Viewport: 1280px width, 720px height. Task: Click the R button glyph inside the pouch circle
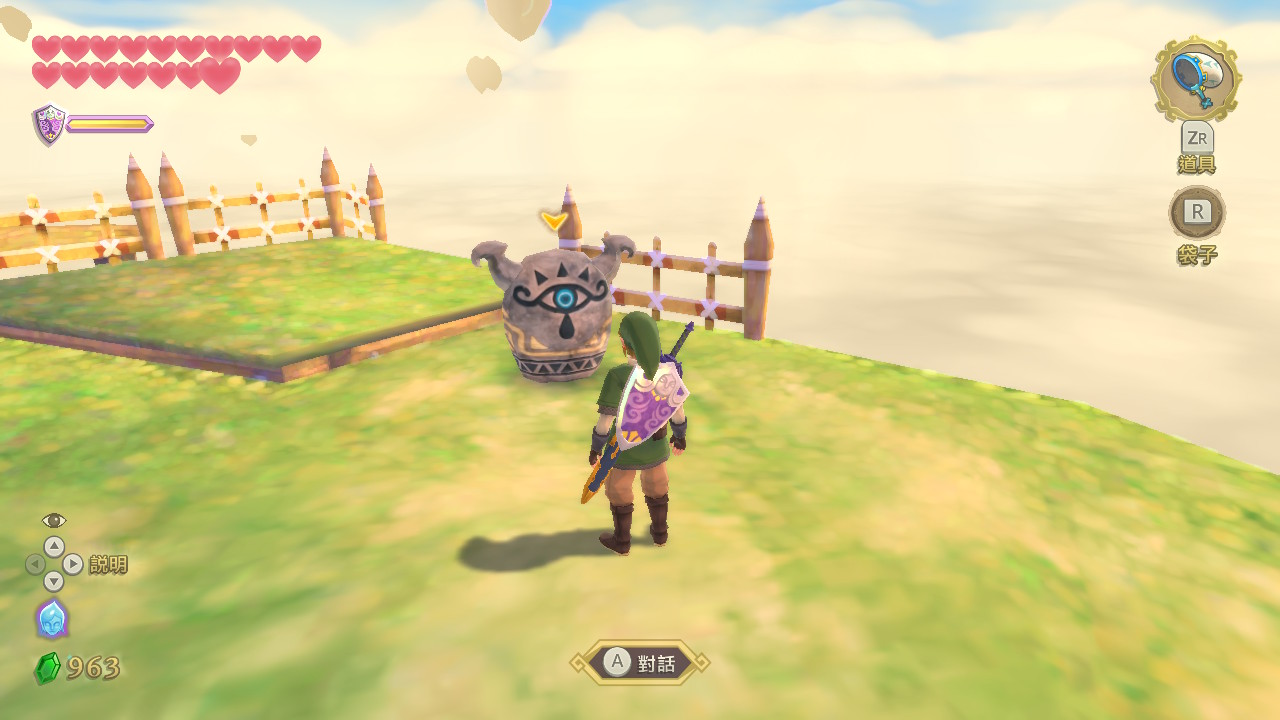pyautogui.click(x=1196, y=213)
